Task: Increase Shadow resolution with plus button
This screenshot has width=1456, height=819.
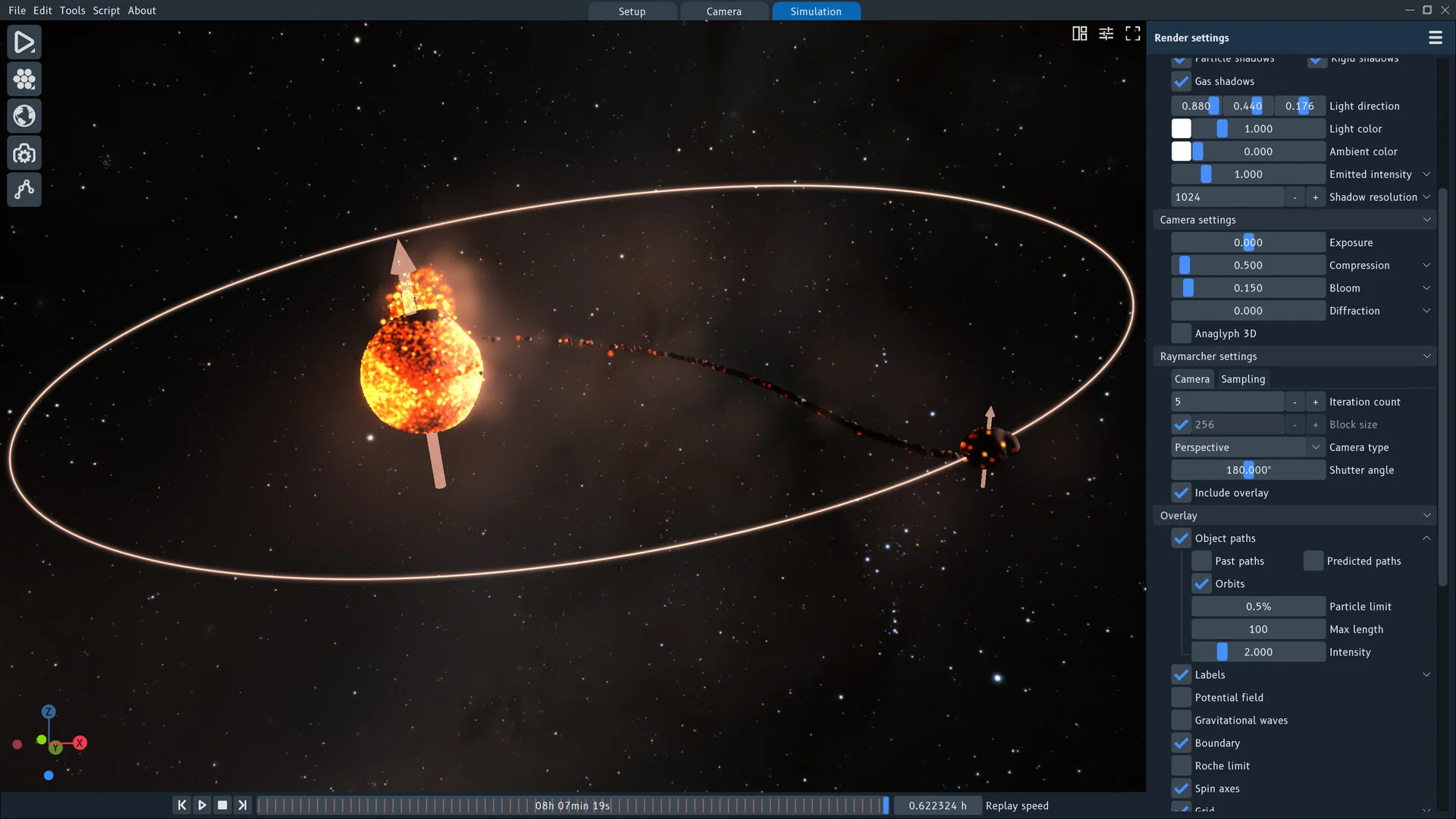Action: click(x=1316, y=197)
